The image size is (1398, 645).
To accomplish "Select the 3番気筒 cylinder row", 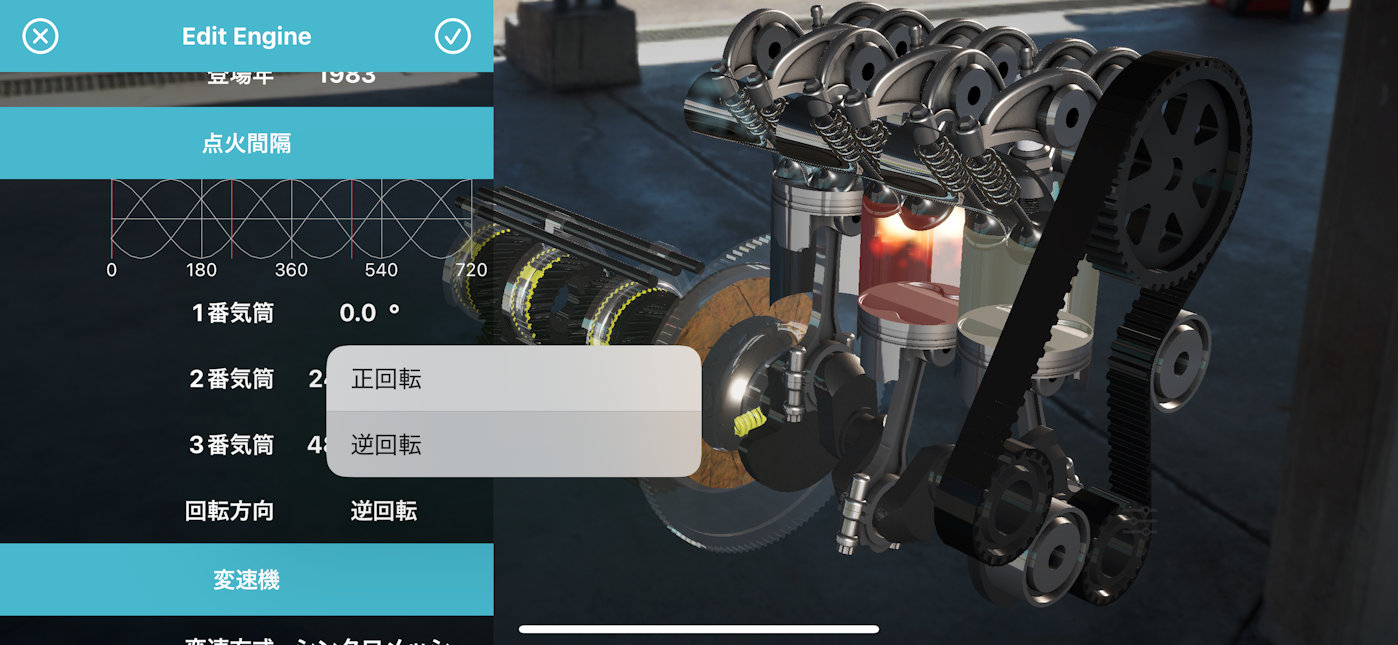I will click(x=231, y=445).
